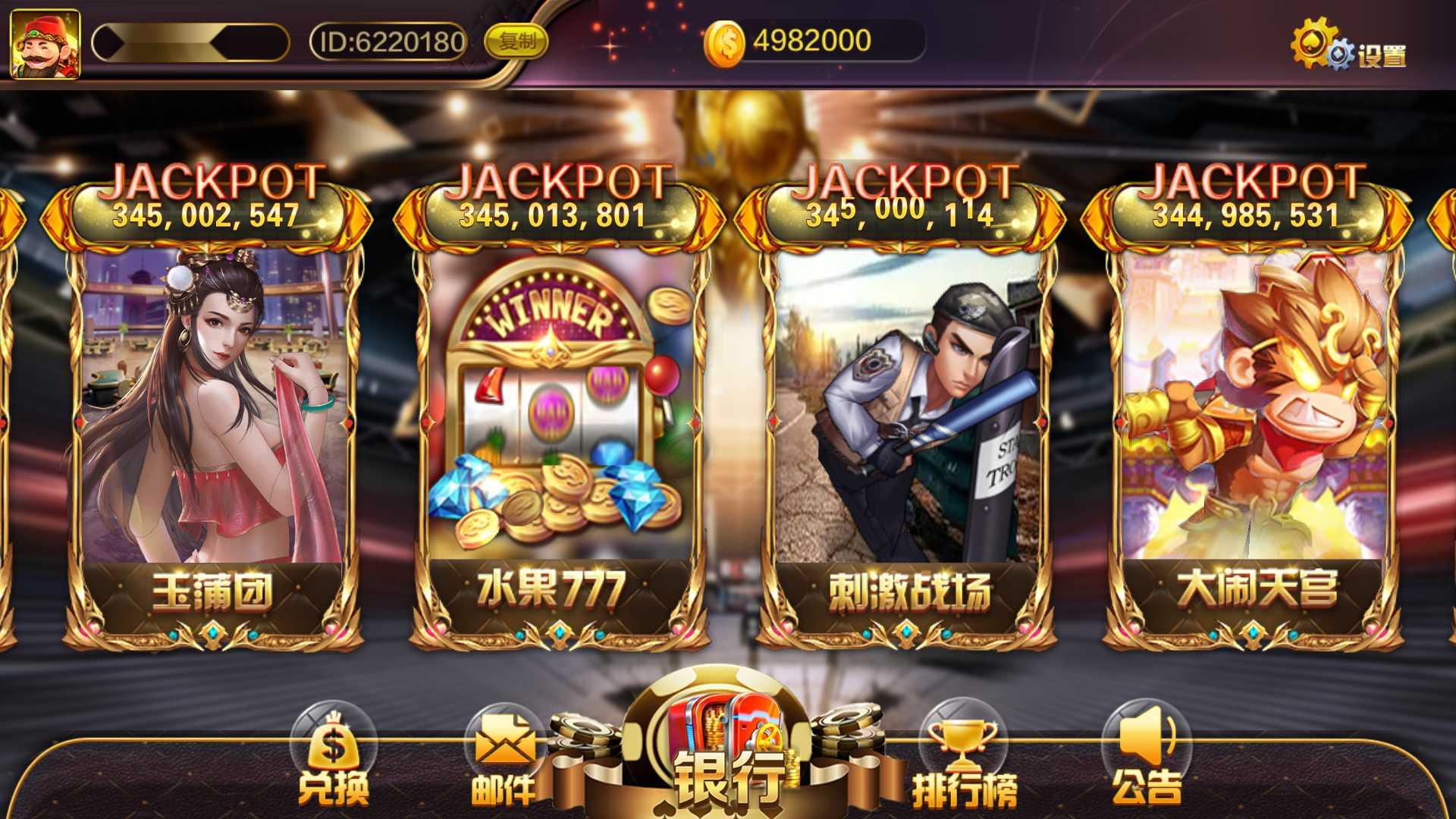Tap the 复制 copy button
The image size is (1456, 819).
[x=519, y=42]
